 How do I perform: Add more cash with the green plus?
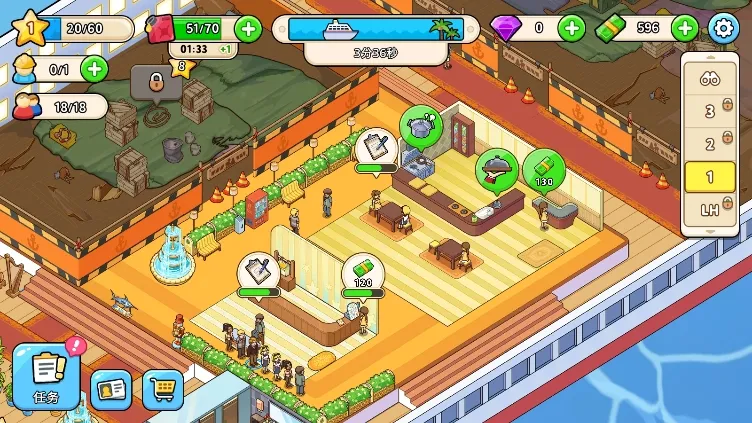(x=685, y=28)
